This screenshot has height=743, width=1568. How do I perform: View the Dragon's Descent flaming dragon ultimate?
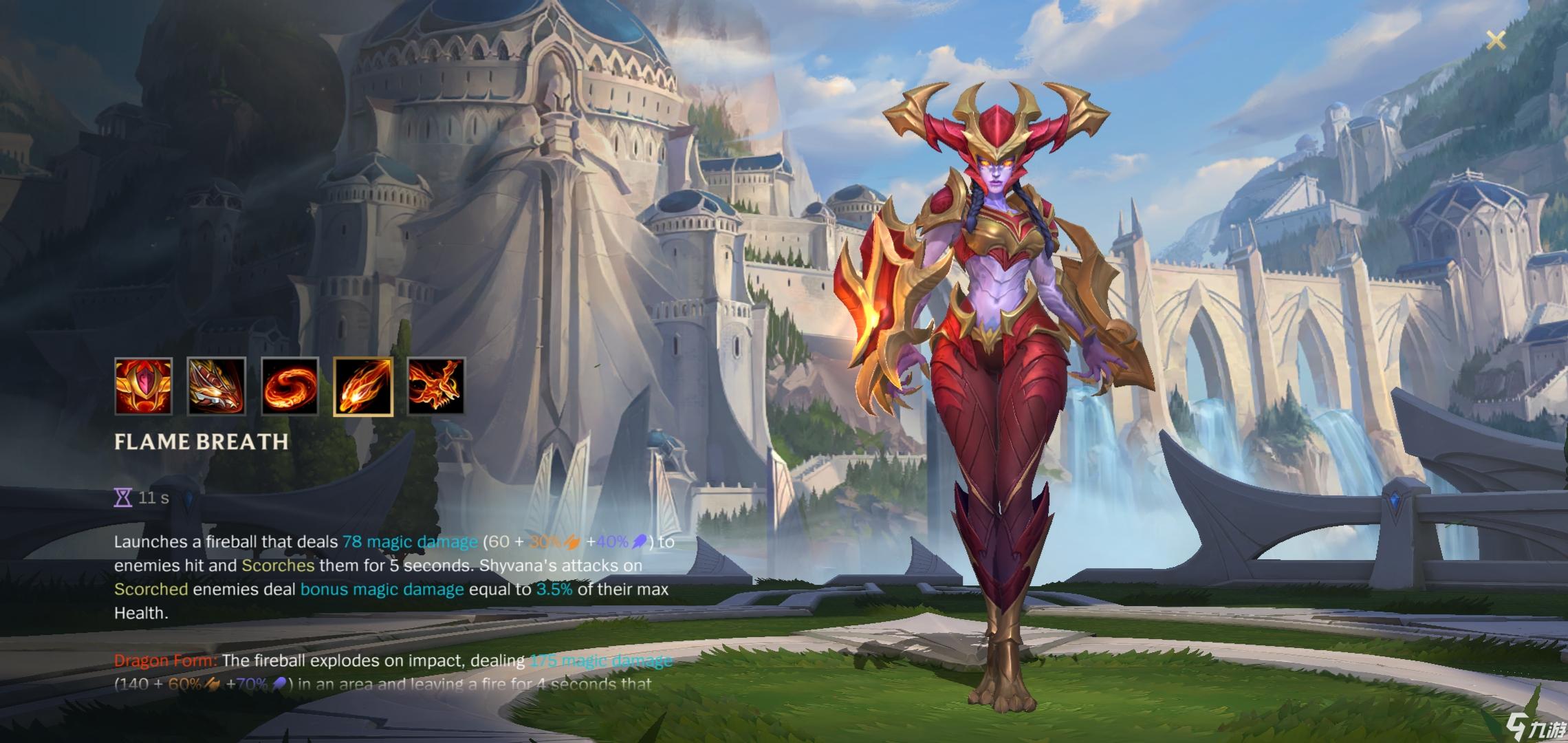437,386
